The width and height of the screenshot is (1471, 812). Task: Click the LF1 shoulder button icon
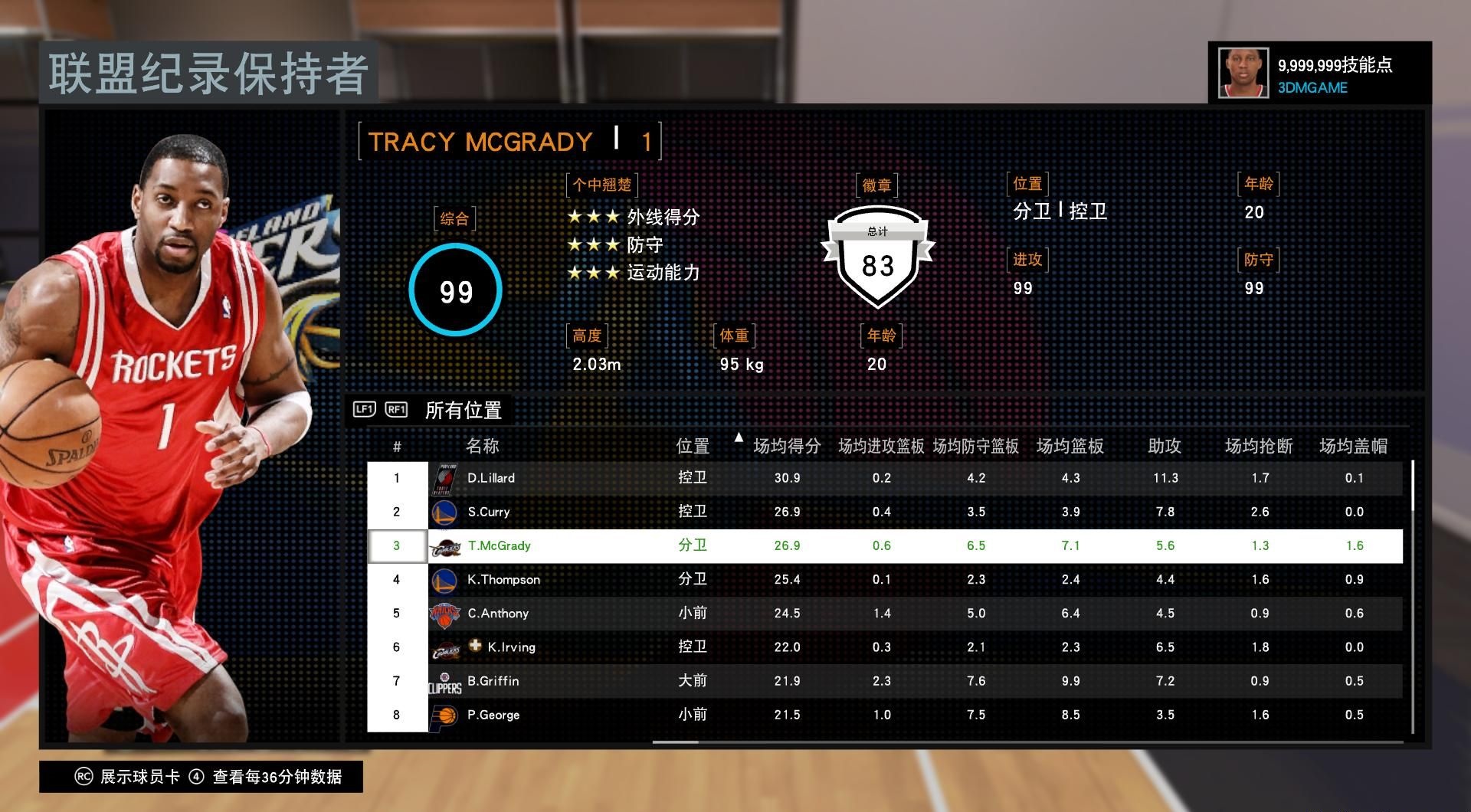pyautogui.click(x=364, y=410)
